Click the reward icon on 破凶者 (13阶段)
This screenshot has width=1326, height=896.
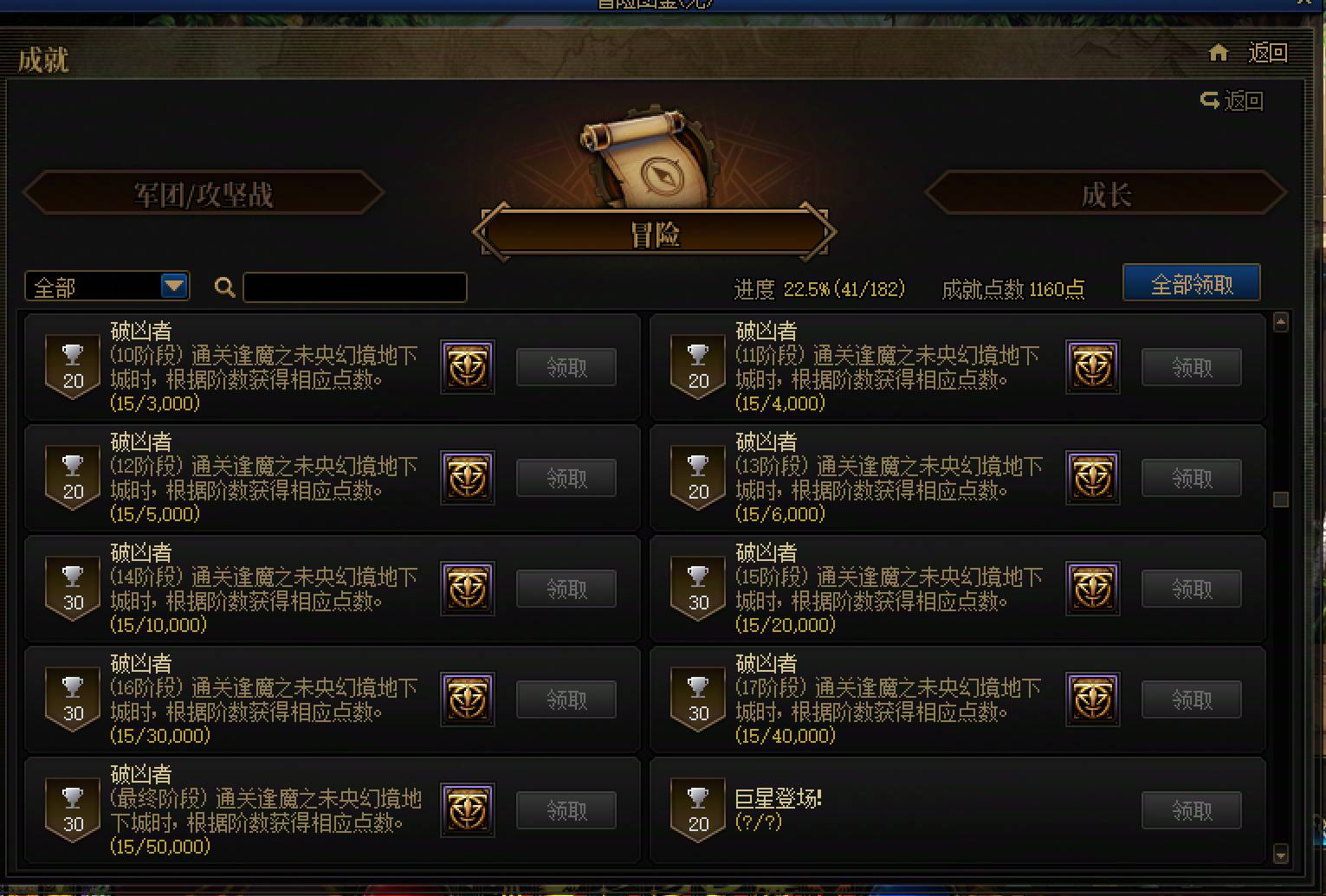point(1092,477)
